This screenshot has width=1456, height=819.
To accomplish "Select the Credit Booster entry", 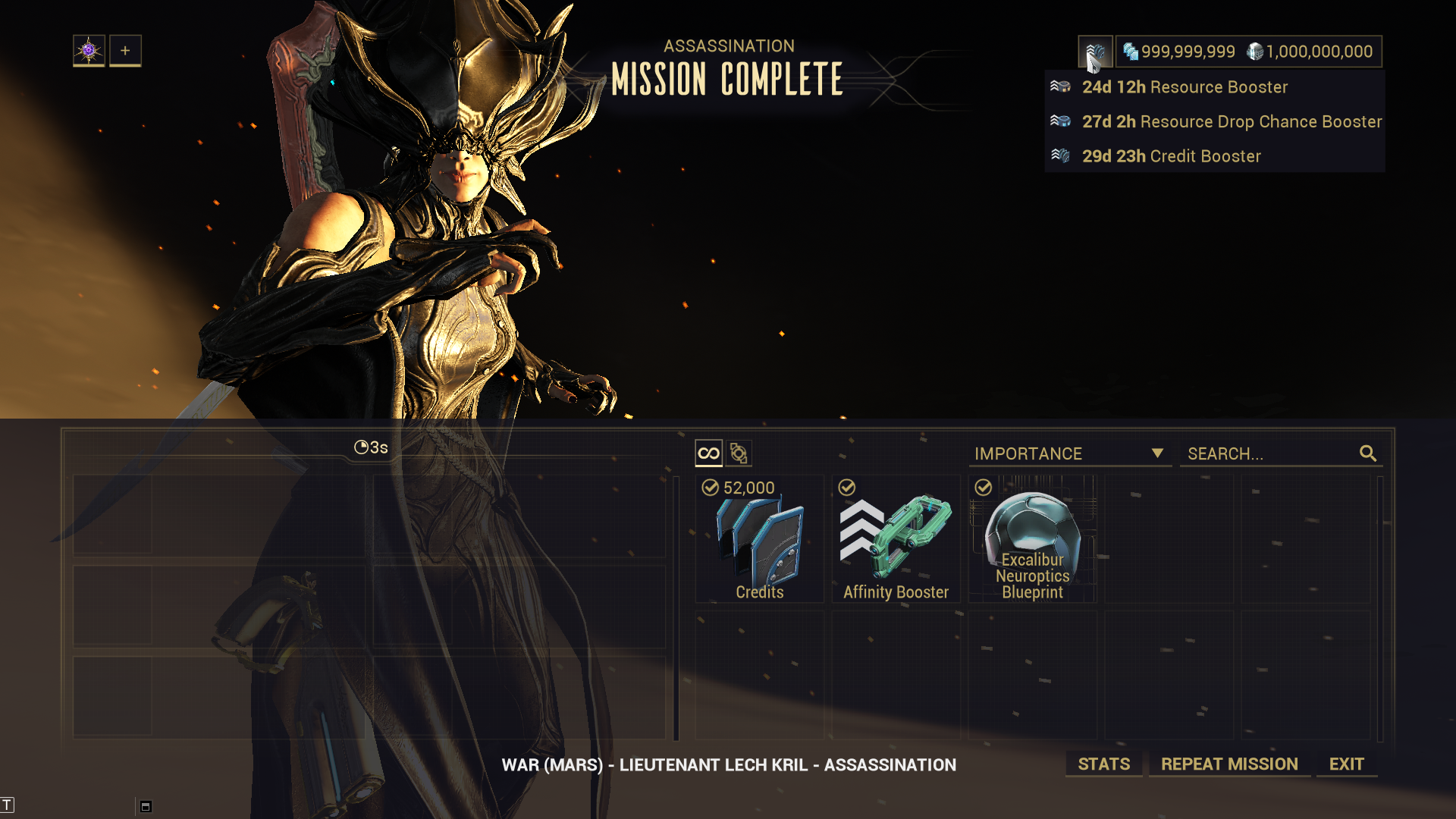I will point(1171,156).
